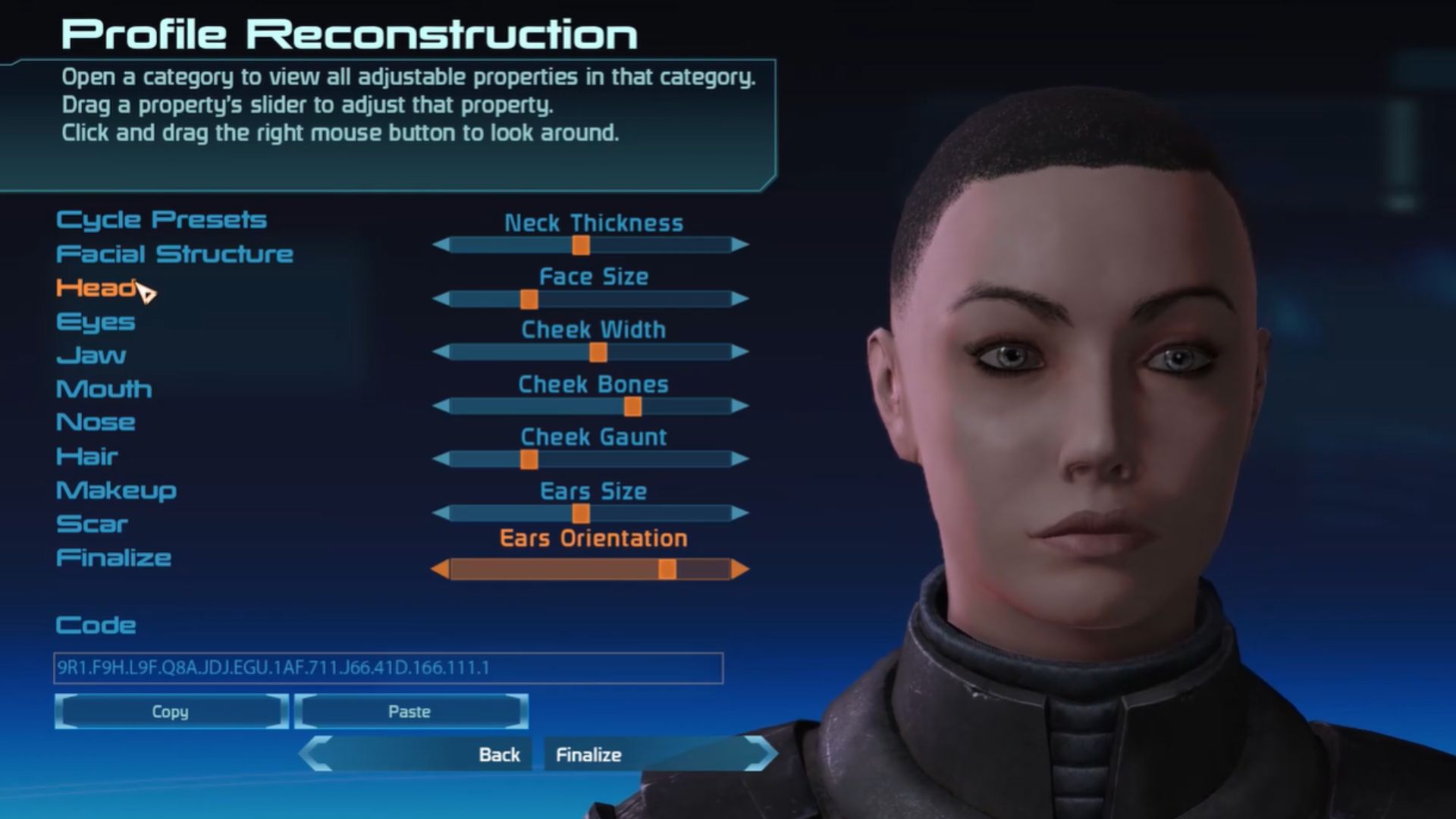Click the Face Size slider handle

[x=529, y=300]
